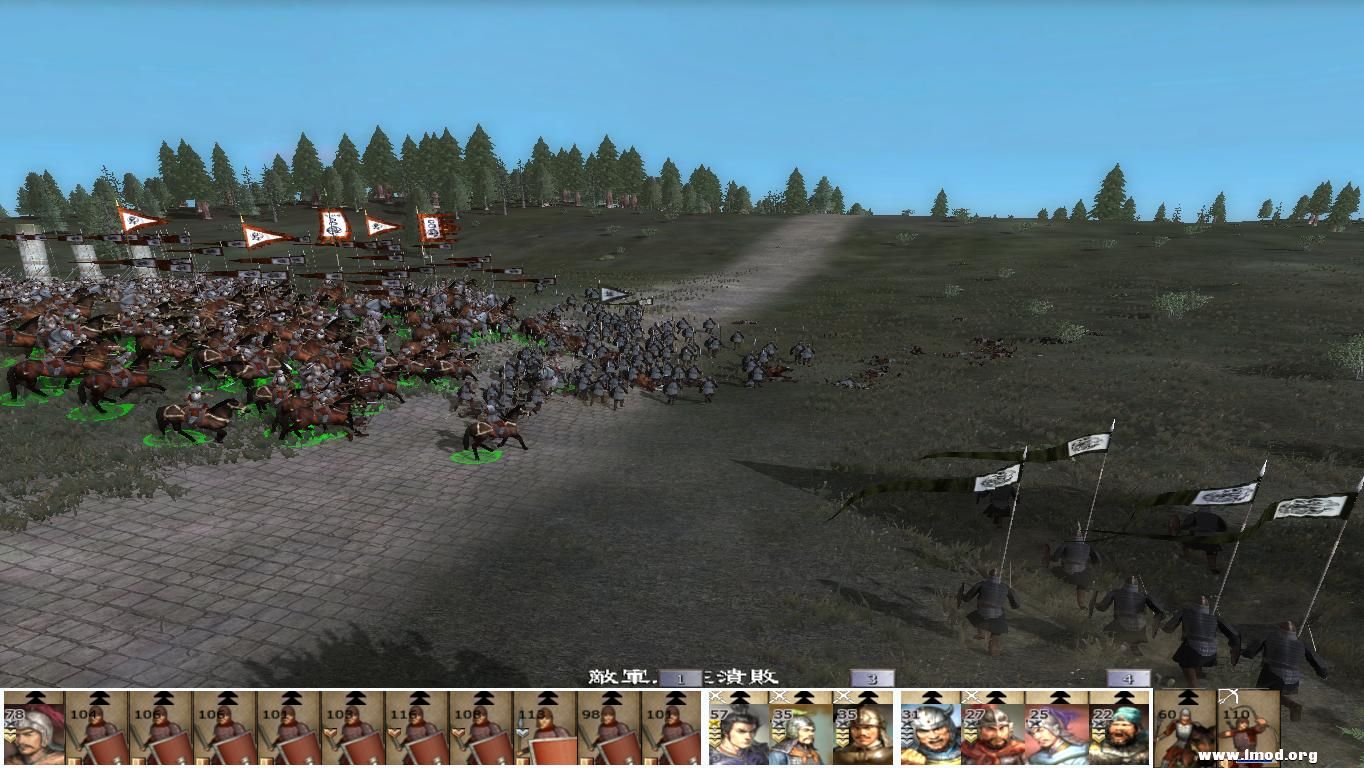The image size is (1364, 768).
Task: Switch to army group tab labeled 4
Action: (x=1128, y=677)
